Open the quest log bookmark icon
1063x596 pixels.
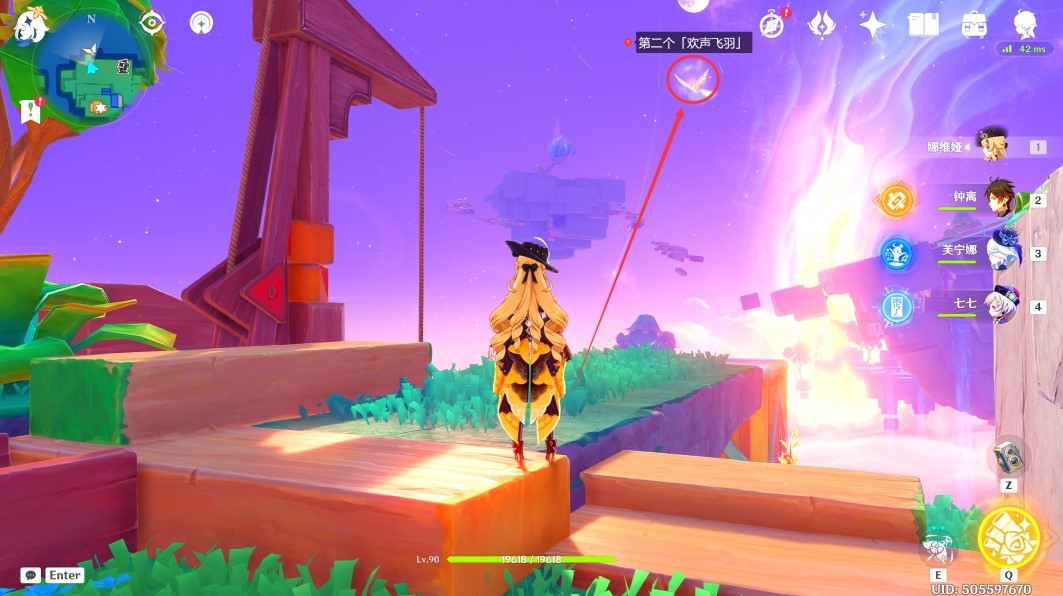tap(29, 111)
